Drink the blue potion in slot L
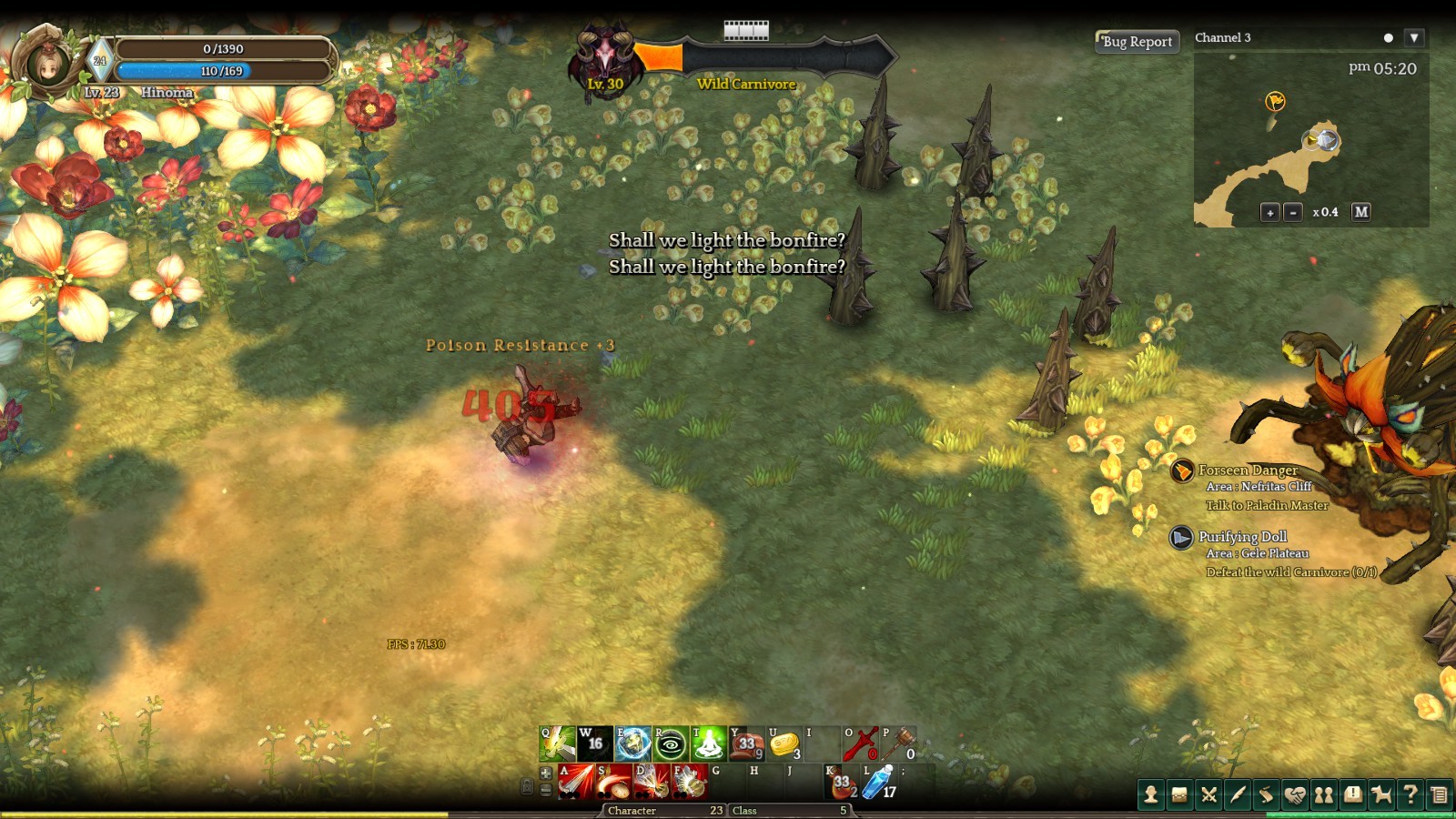This screenshot has height=819, width=1456. pos(878,782)
